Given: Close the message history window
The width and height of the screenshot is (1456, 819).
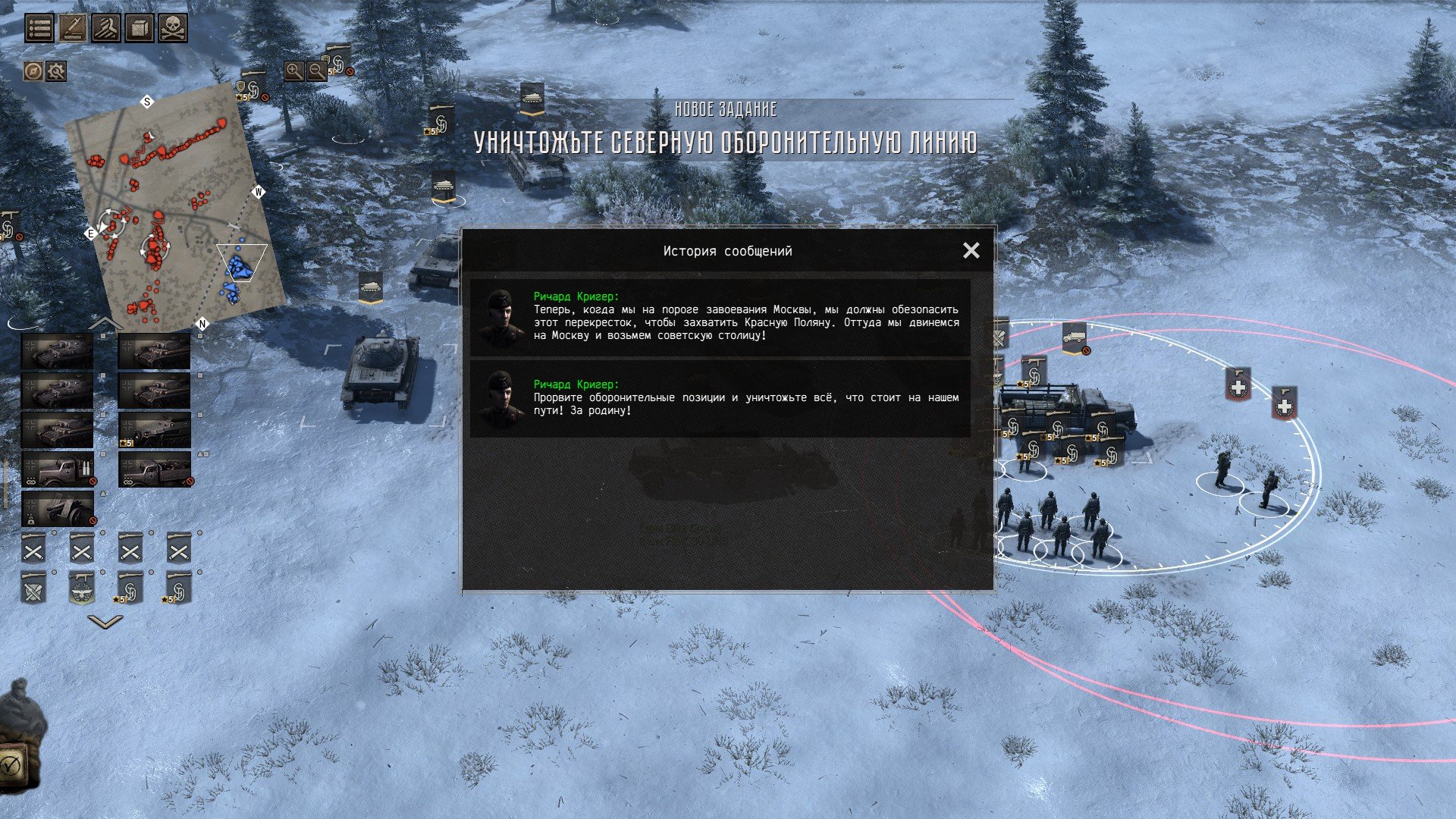Looking at the screenshot, I should pos(971,250).
